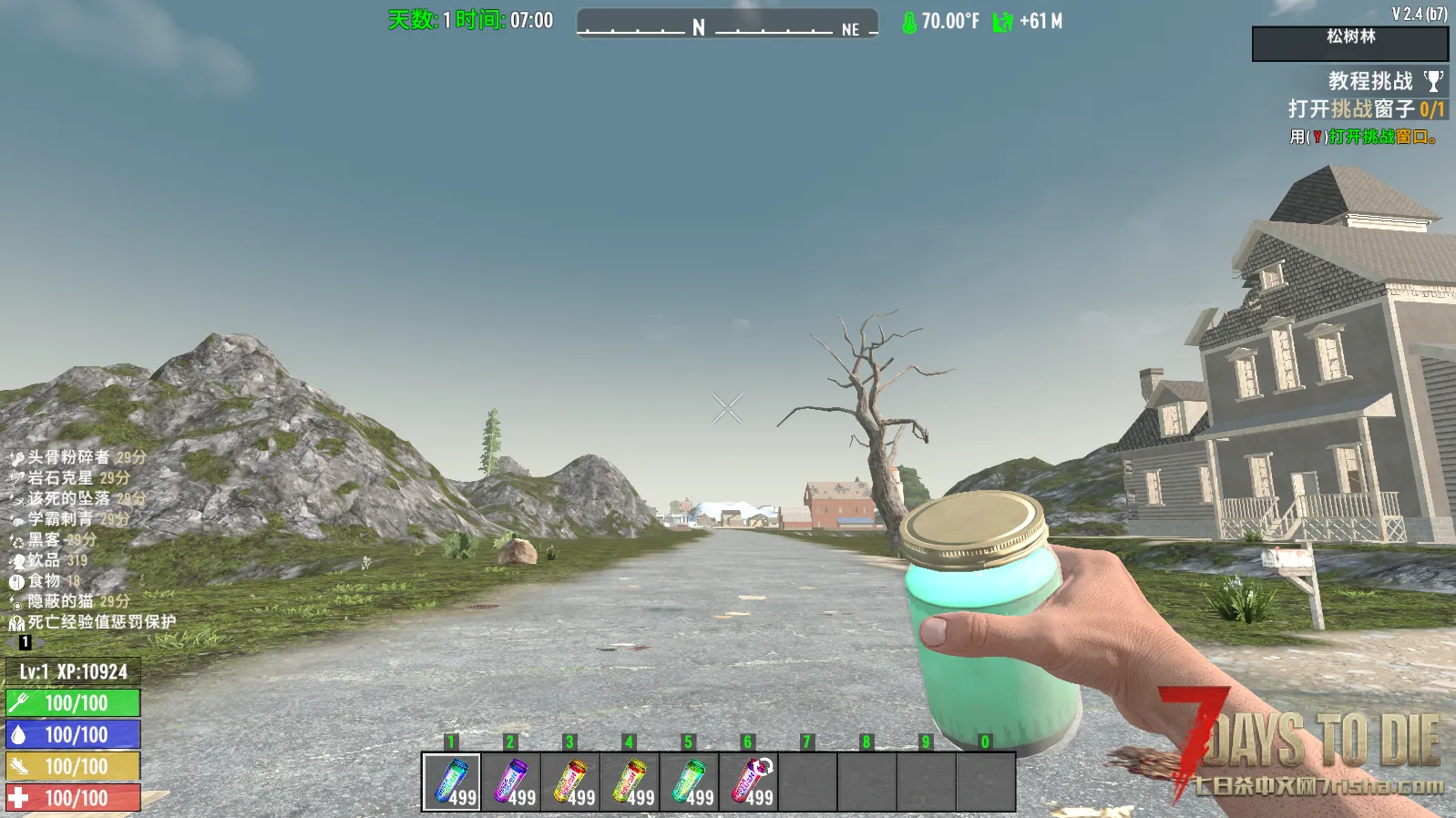Choose the red can in hotbar slot 6

point(749,782)
